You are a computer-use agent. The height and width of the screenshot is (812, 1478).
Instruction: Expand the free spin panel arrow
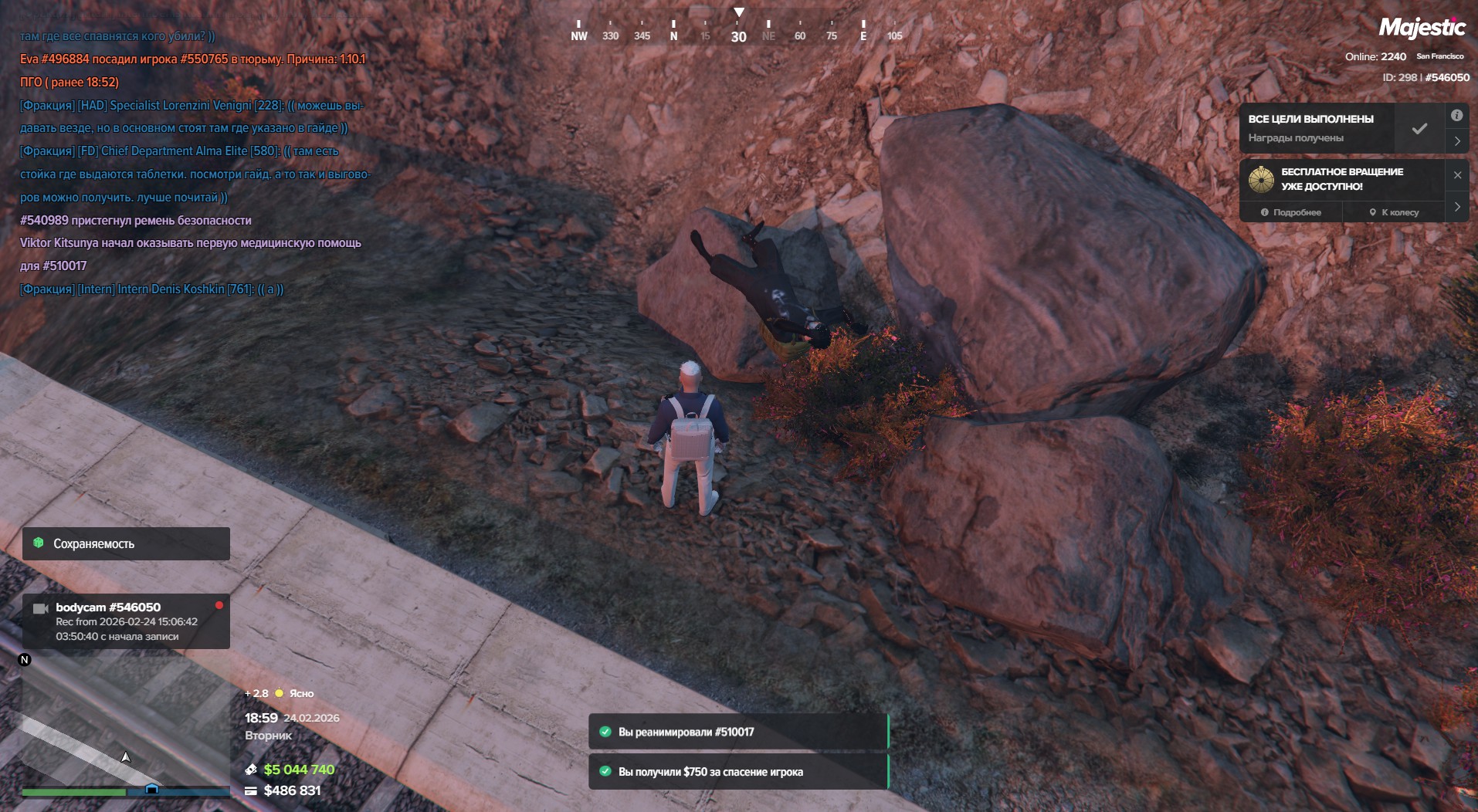1456,207
